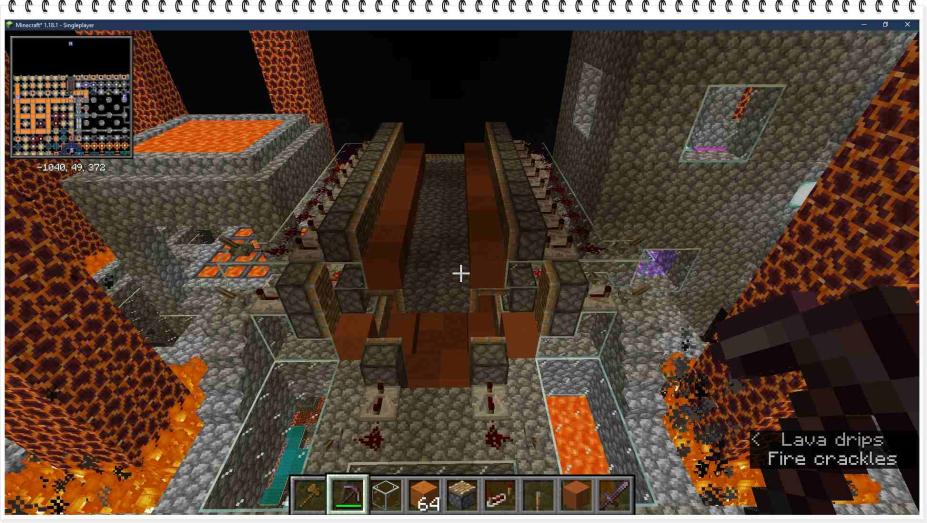
Task: Click the minimap overlay
Action: pos(71,97)
